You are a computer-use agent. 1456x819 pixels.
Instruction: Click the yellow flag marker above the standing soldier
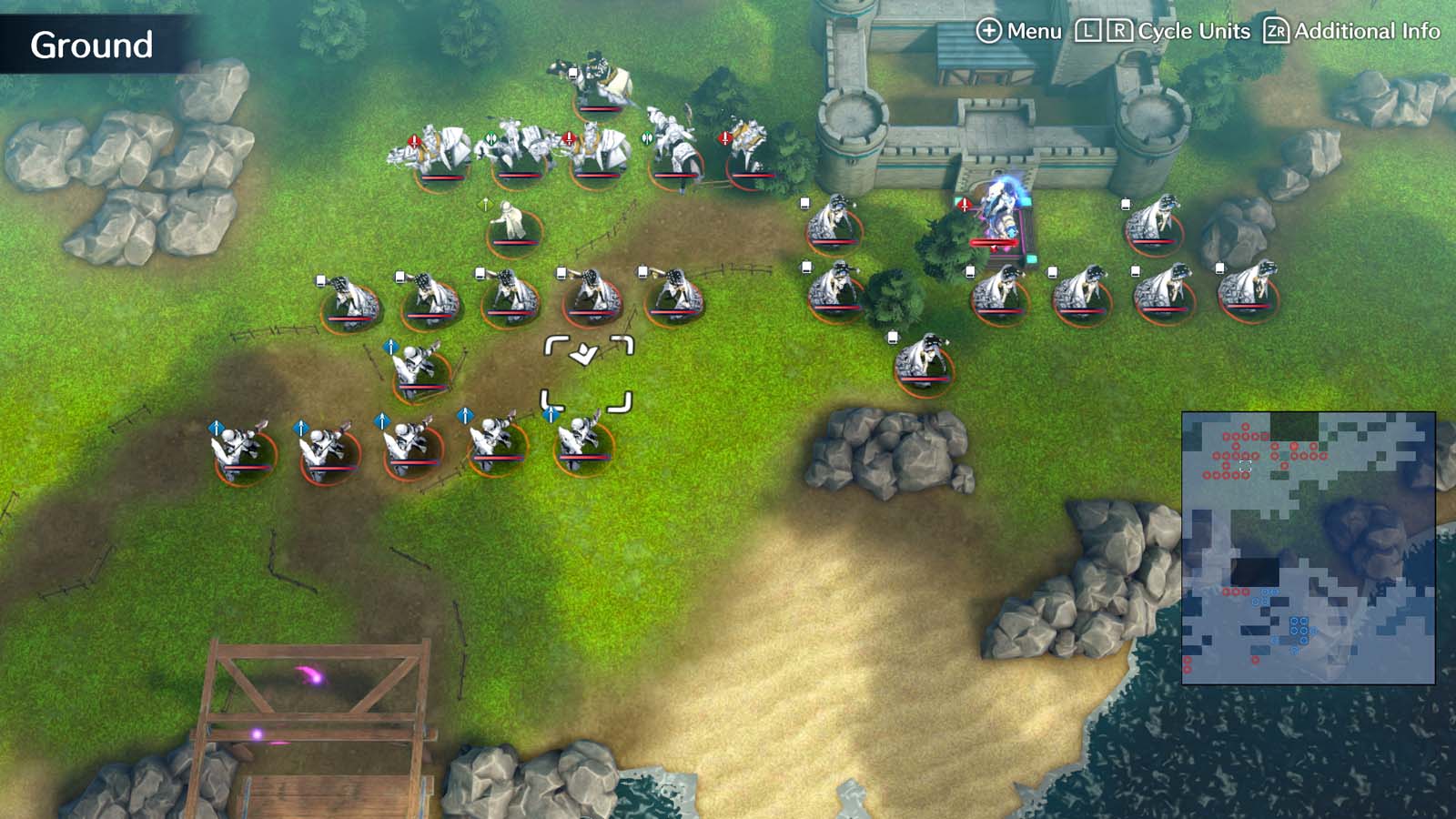(x=486, y=205)
